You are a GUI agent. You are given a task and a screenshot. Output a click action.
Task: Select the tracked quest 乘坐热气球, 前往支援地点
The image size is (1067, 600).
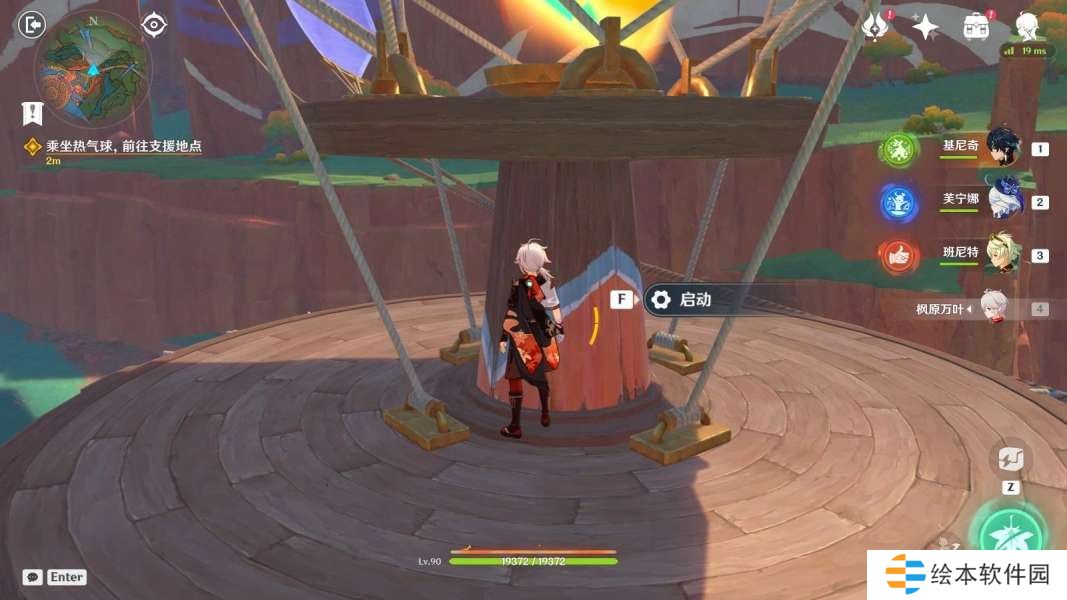pyautogui.click(x=123, y=146)
